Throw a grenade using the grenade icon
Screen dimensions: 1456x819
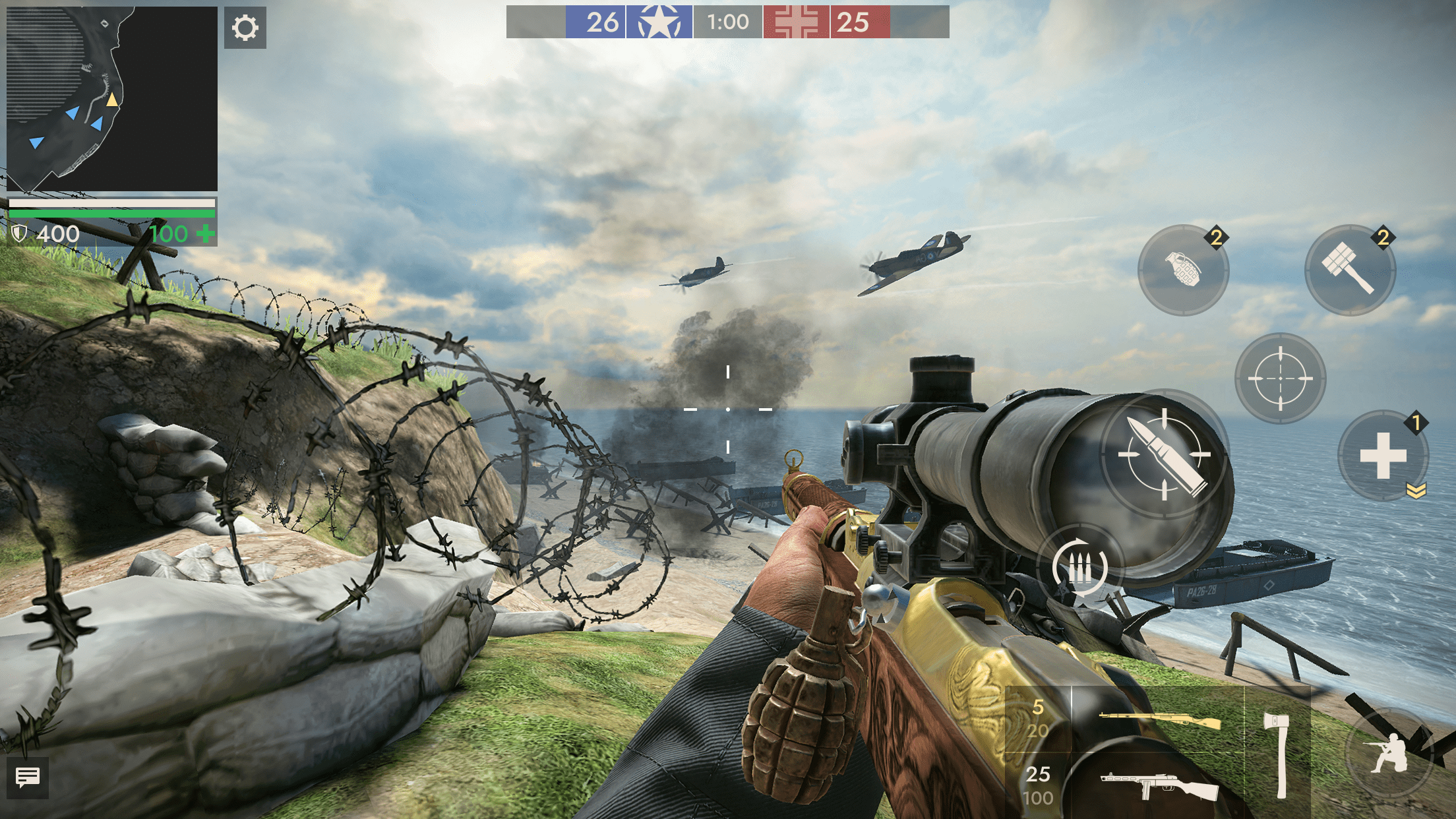[1185, 270]
